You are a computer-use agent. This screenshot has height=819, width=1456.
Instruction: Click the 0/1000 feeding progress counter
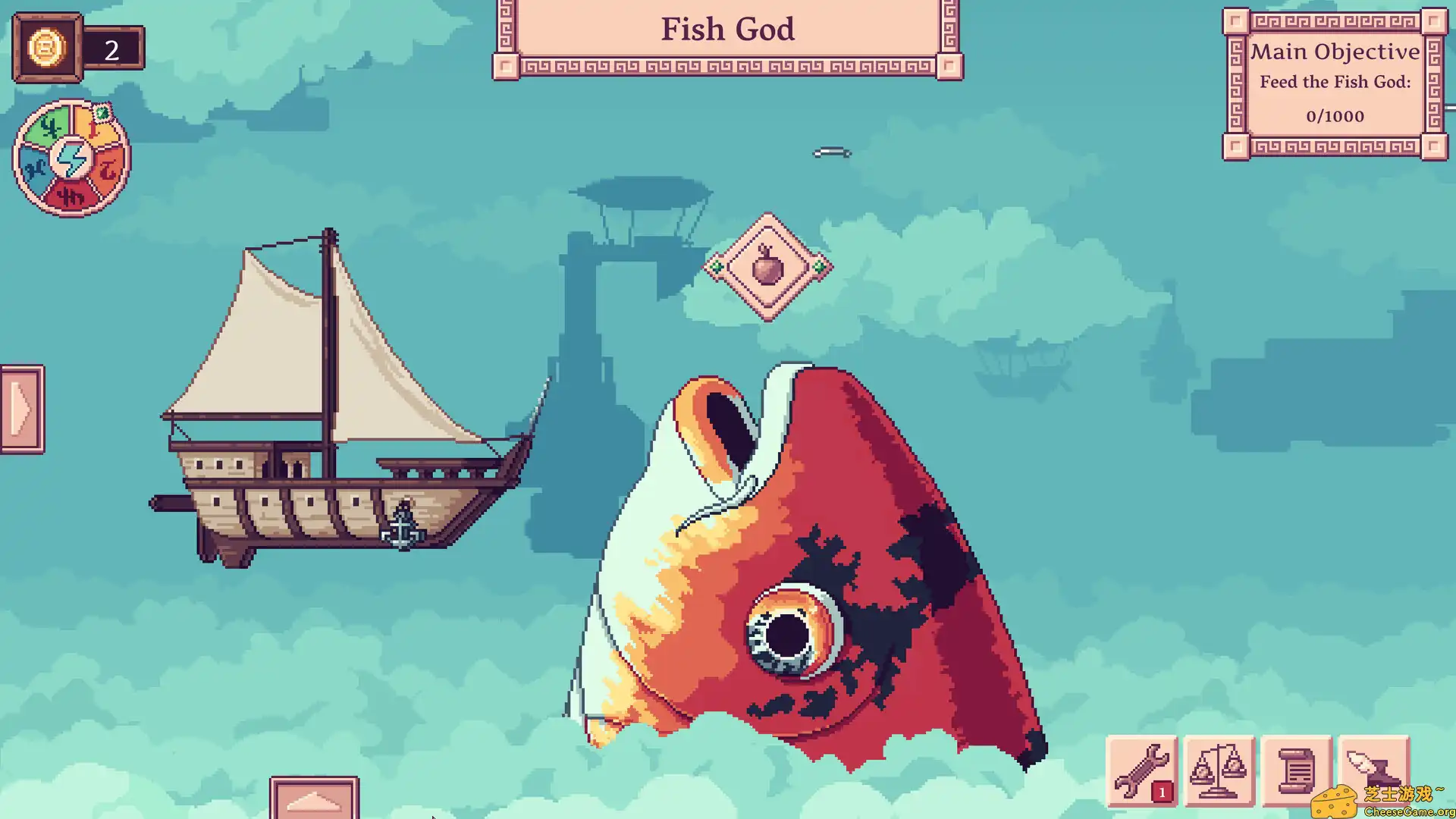click(x=1335, y=116)
